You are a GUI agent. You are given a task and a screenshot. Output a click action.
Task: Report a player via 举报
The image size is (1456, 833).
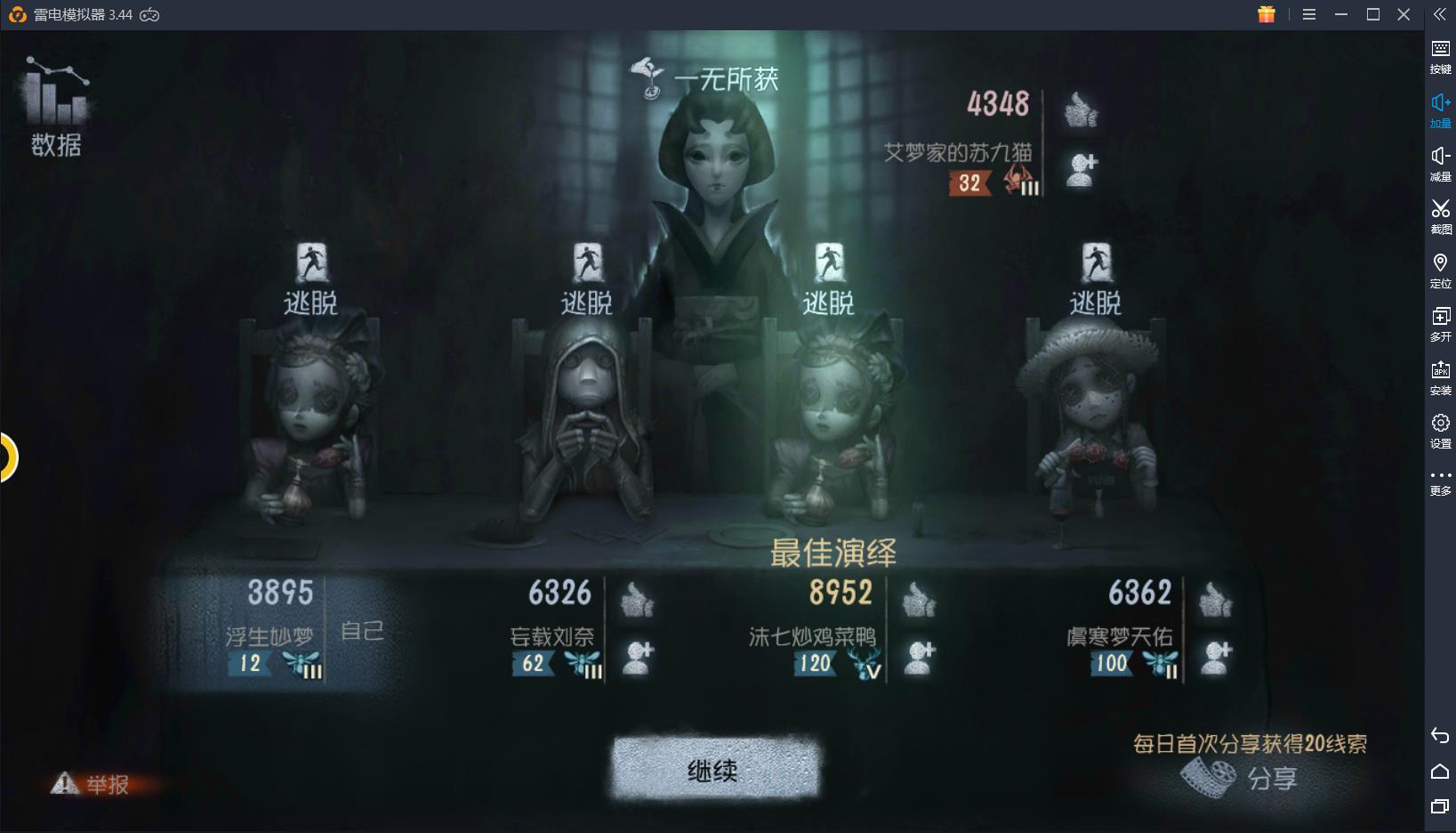[92, 783]
